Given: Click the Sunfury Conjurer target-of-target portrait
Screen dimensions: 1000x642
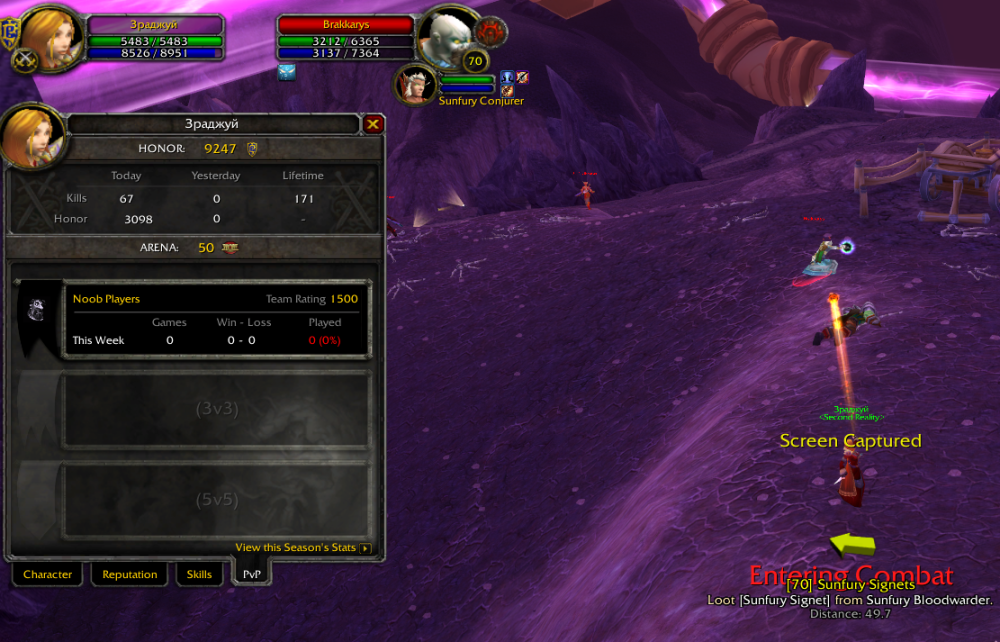Looking at the screenshot, I should pyautogui.click(x=413, y=82).
